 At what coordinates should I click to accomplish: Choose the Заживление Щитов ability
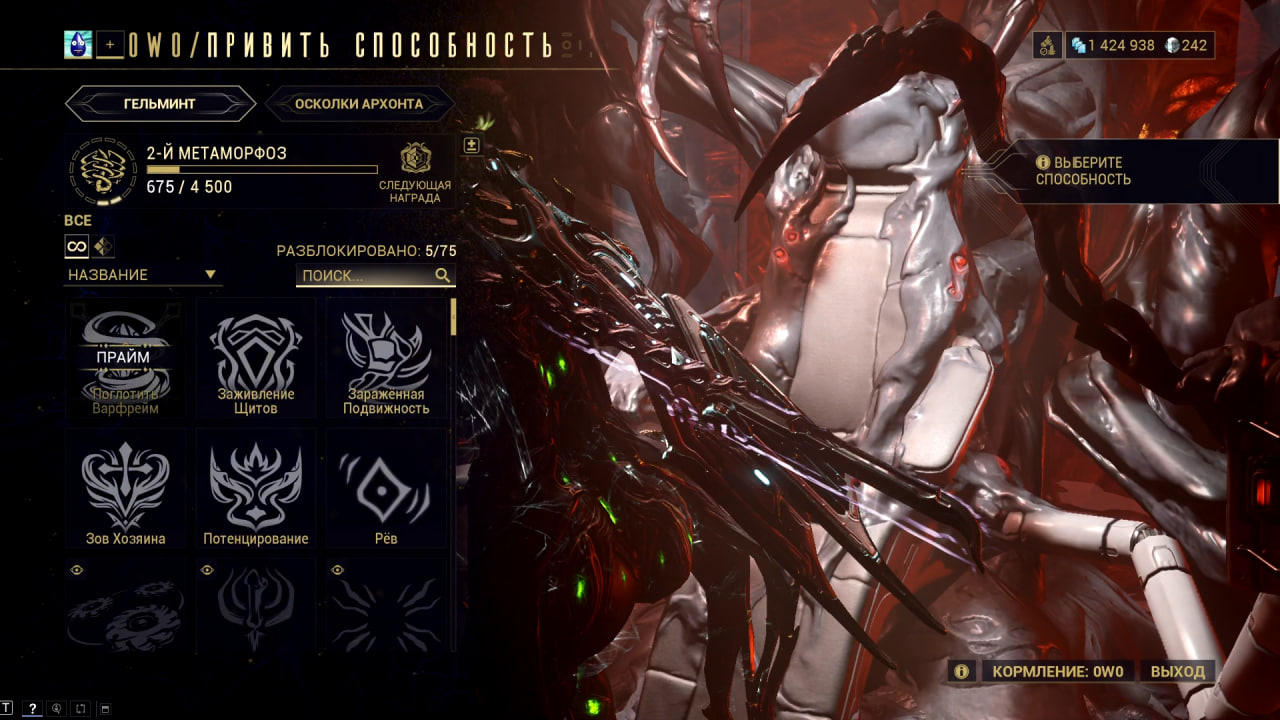255,358
